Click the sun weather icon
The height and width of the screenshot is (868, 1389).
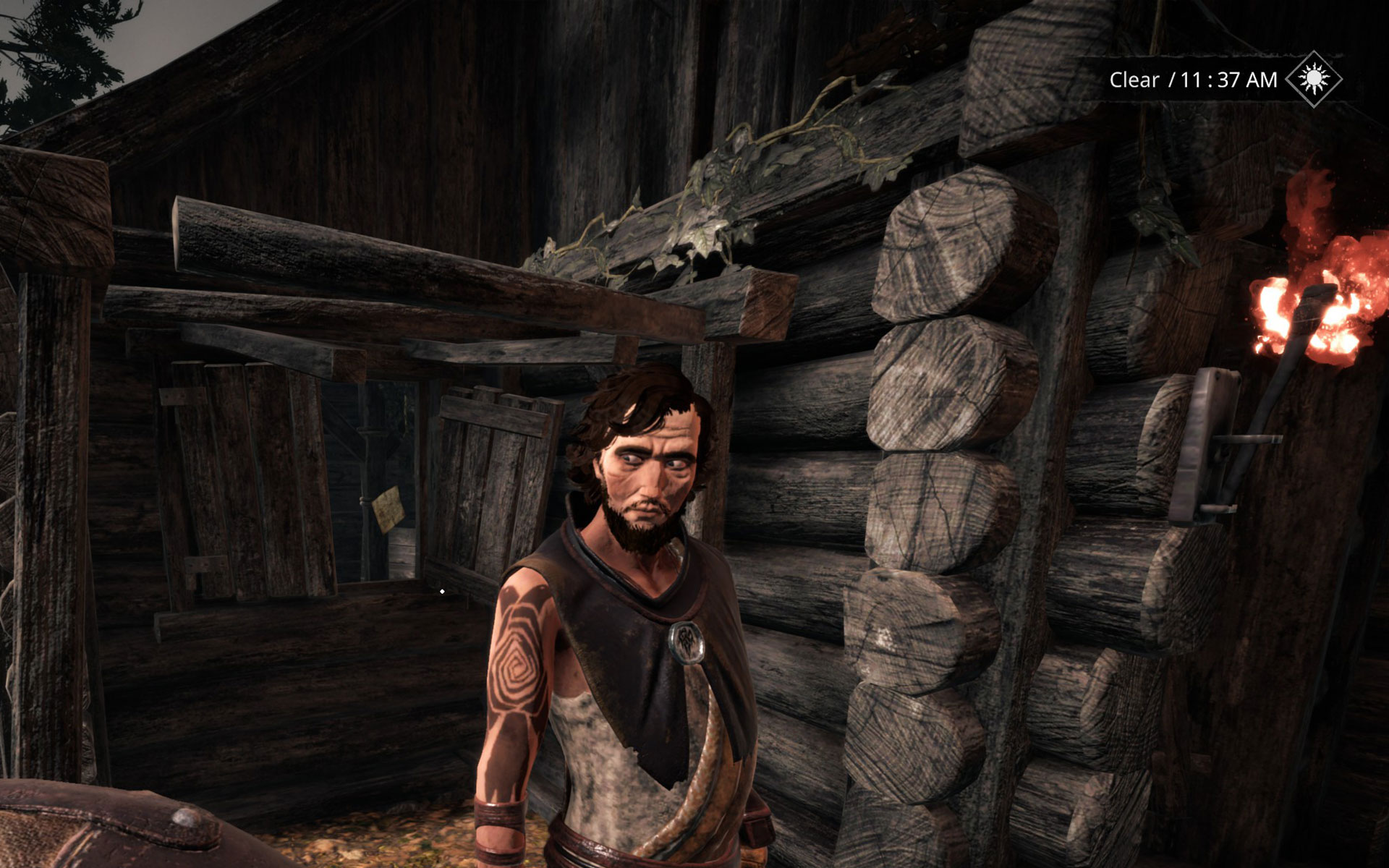1314,79
